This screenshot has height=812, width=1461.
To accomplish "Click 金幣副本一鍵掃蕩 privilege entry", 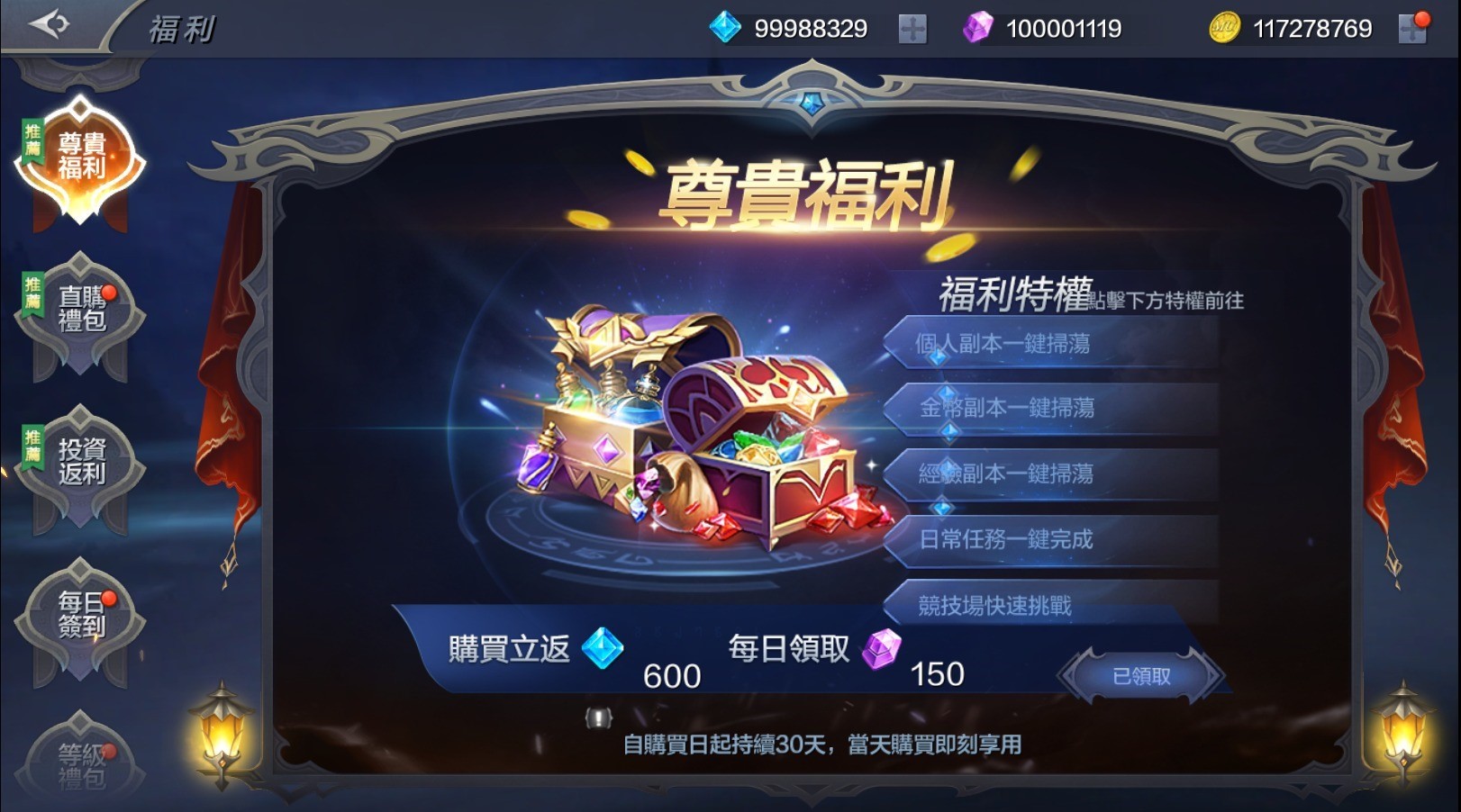I will (1054, 410).
